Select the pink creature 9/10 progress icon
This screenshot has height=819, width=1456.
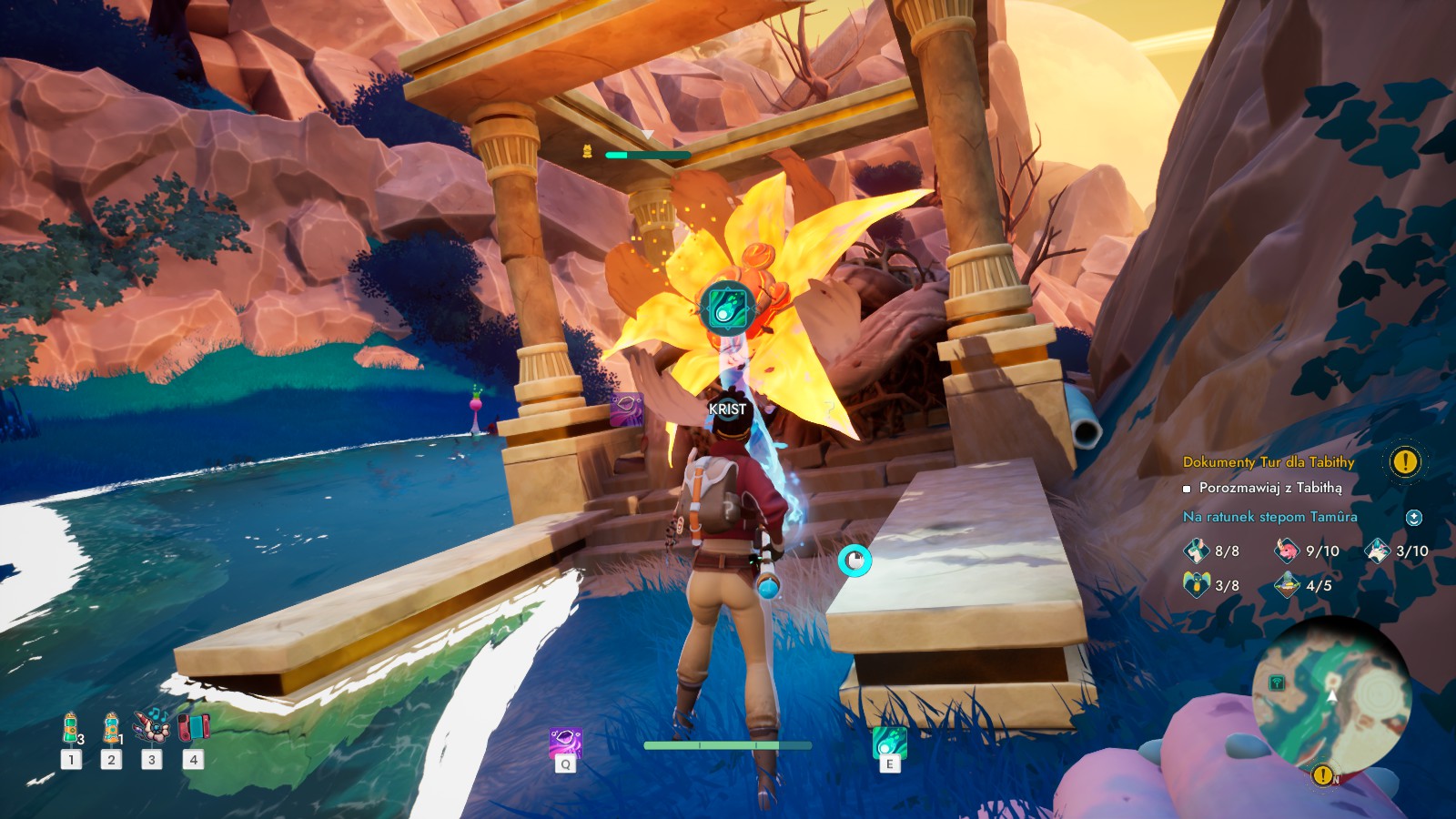pos(1287,551)
